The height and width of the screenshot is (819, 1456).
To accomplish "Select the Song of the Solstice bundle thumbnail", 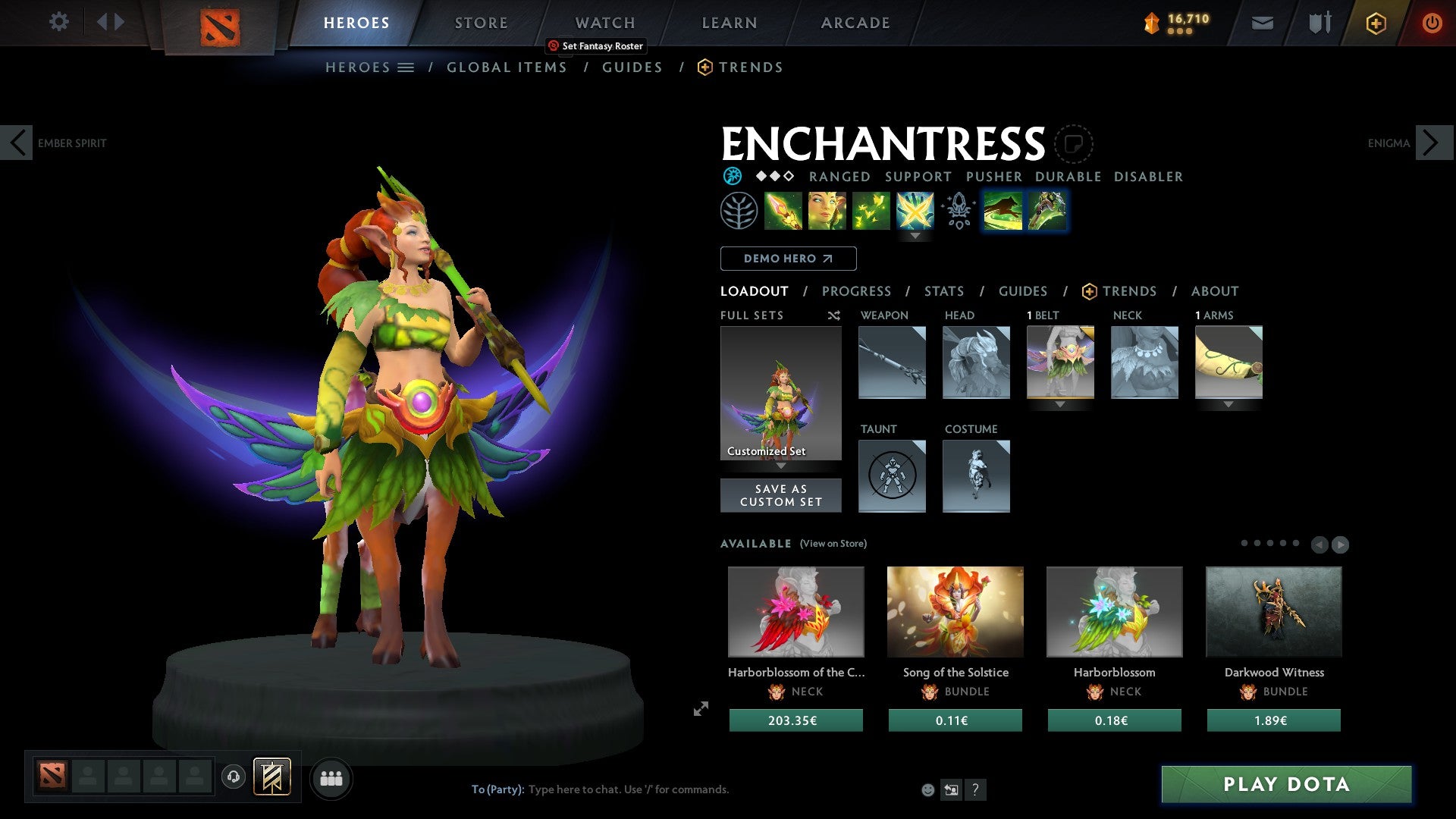I will click(x=955, y=611).
